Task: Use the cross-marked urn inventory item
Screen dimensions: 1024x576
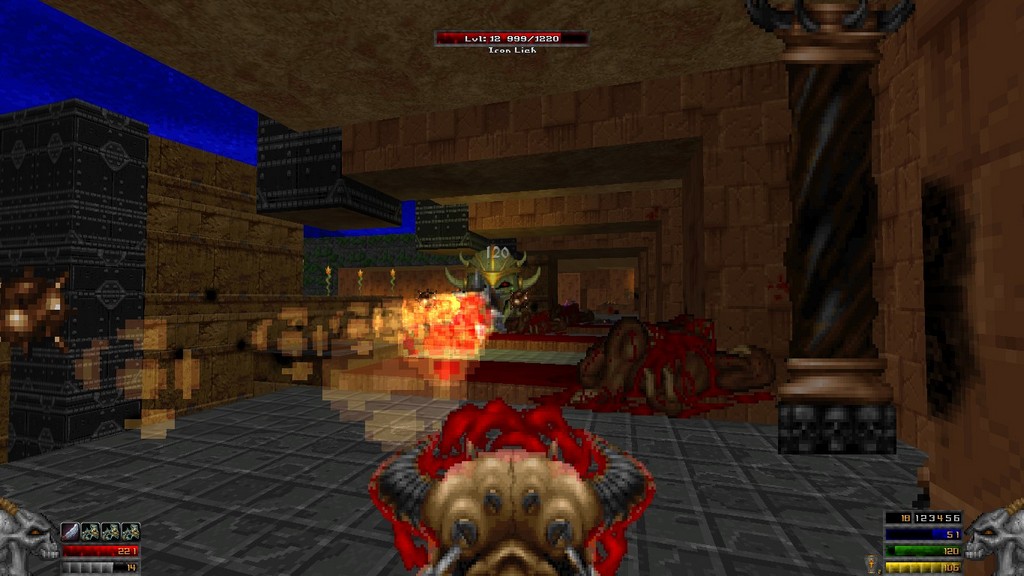Action: pyautogui.click(x=870, y=563)
